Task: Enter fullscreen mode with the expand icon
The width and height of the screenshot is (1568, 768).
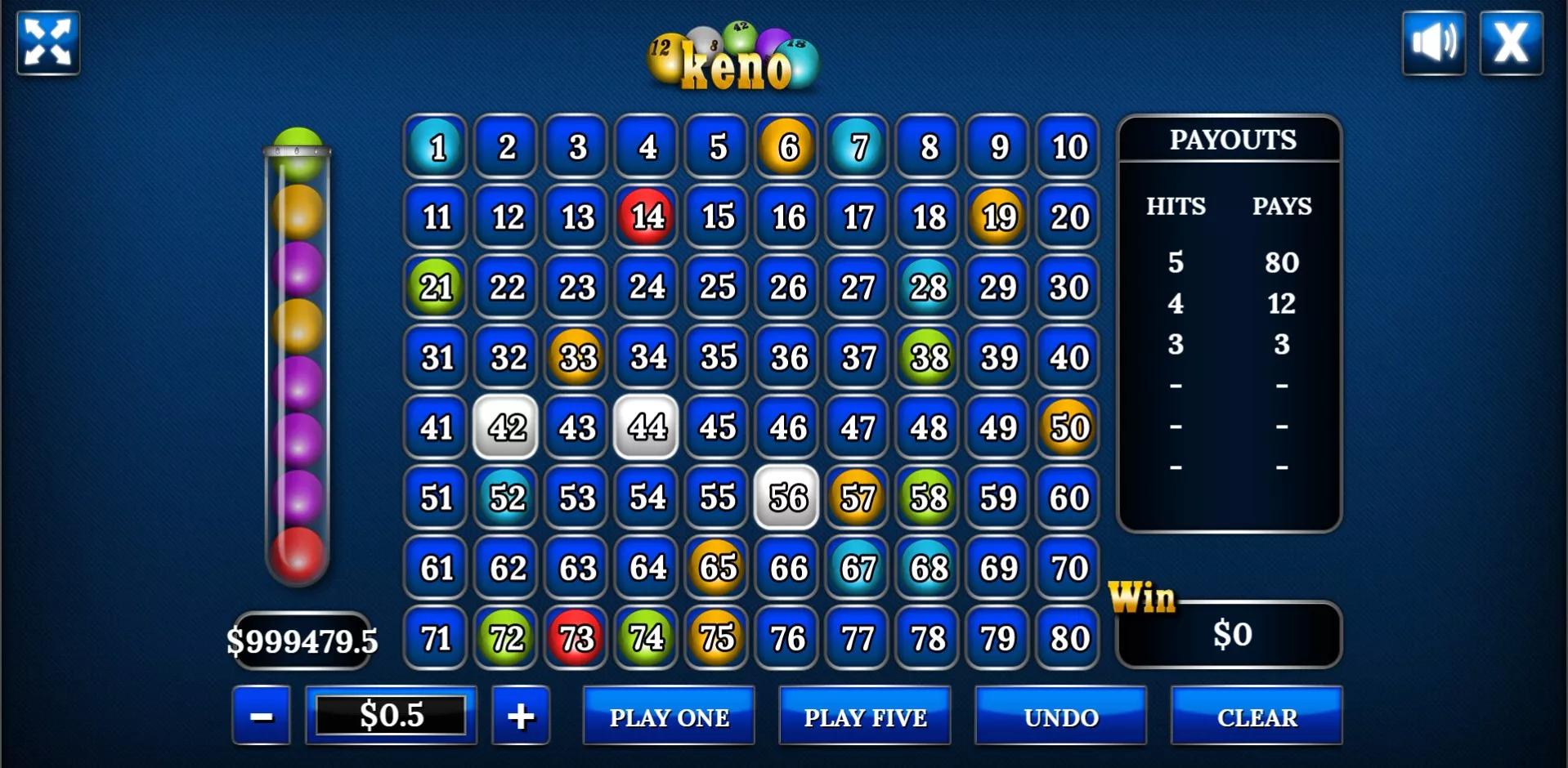Action: 47,42
